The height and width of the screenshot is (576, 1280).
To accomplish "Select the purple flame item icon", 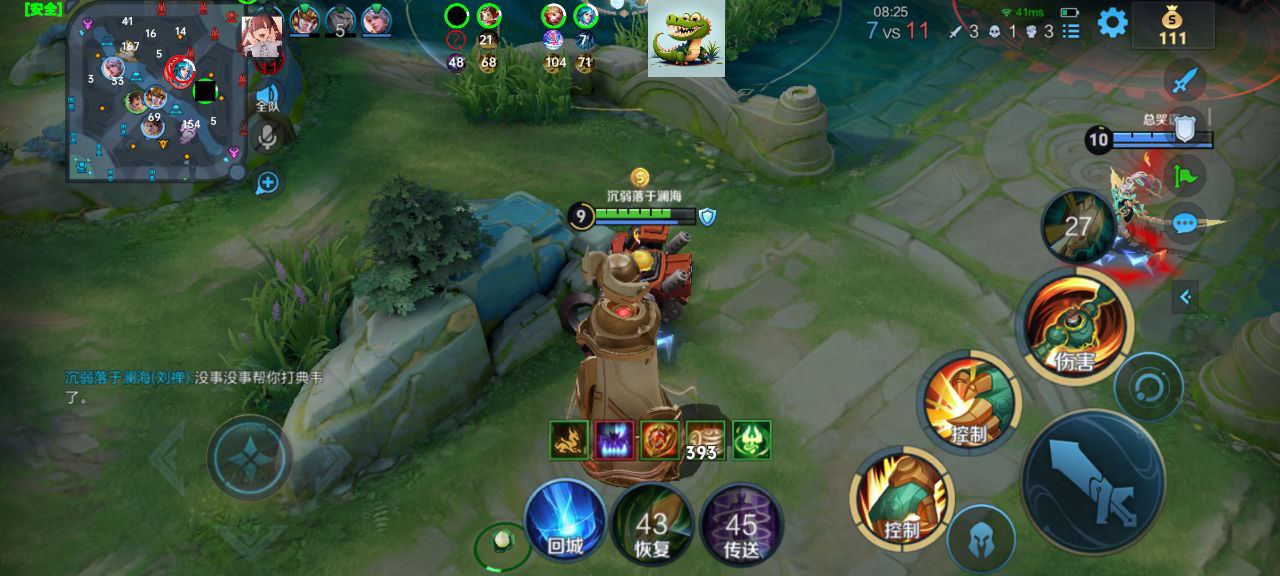I will click(614, 440).
